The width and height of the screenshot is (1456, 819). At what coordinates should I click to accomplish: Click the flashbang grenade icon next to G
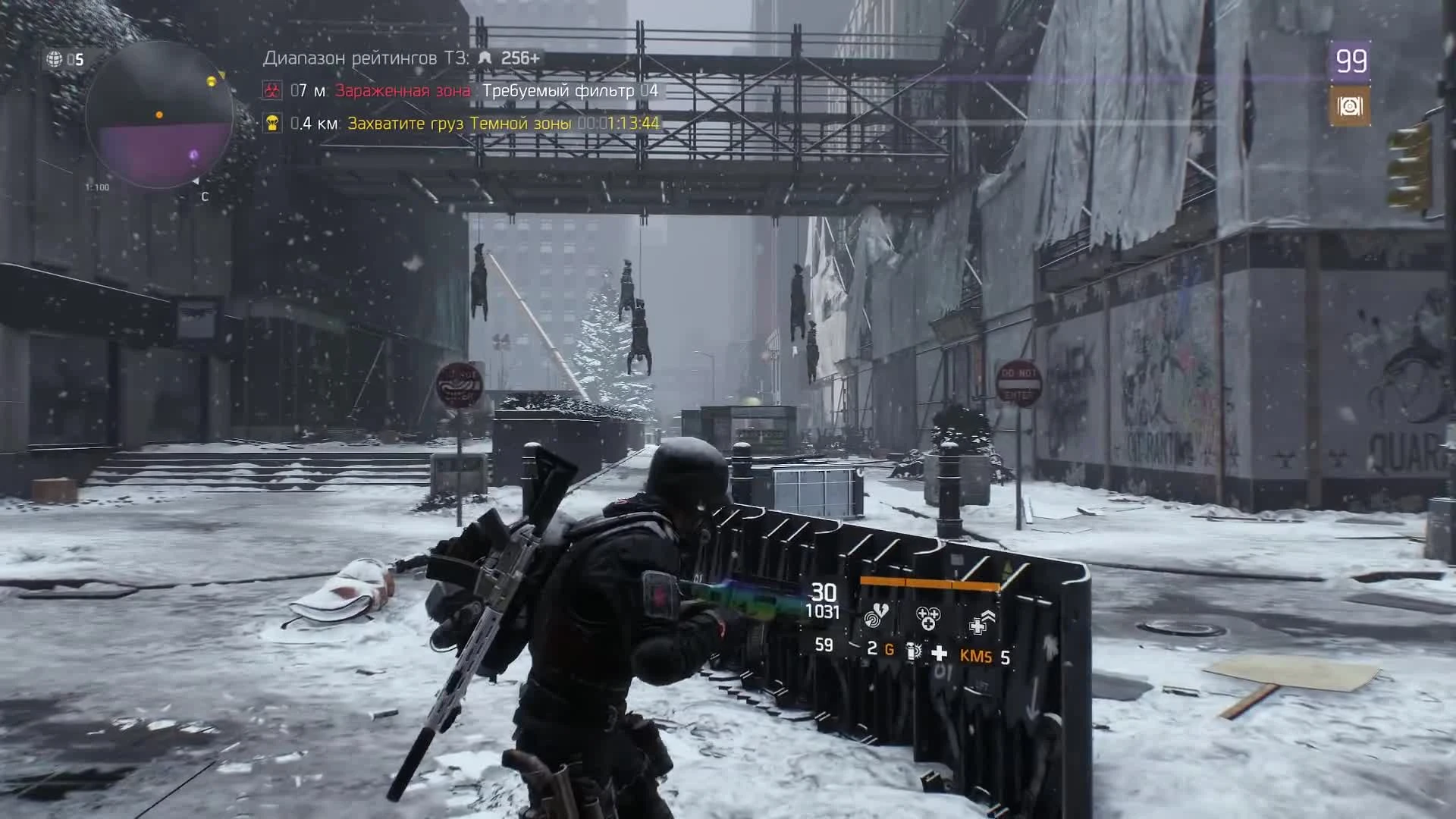pos(913,651)
